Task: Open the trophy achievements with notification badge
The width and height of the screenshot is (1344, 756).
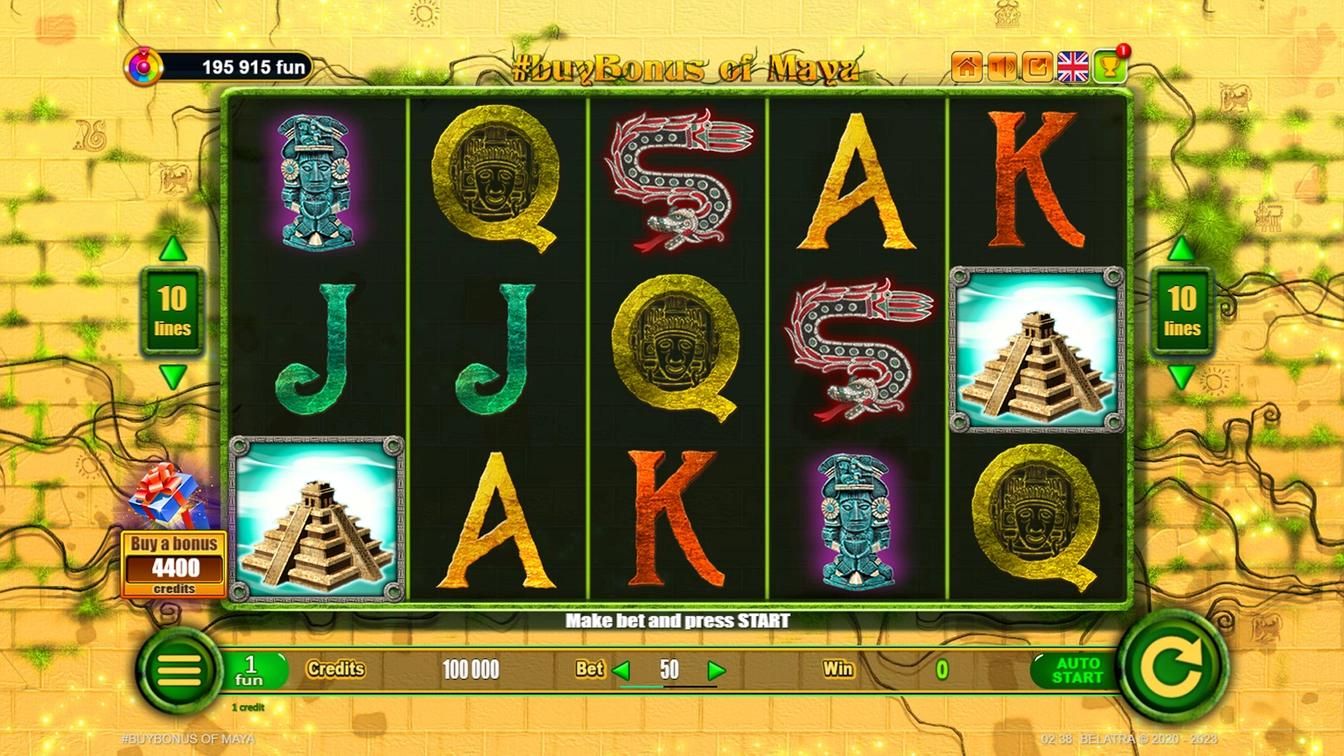Action: pos(1107,64)
